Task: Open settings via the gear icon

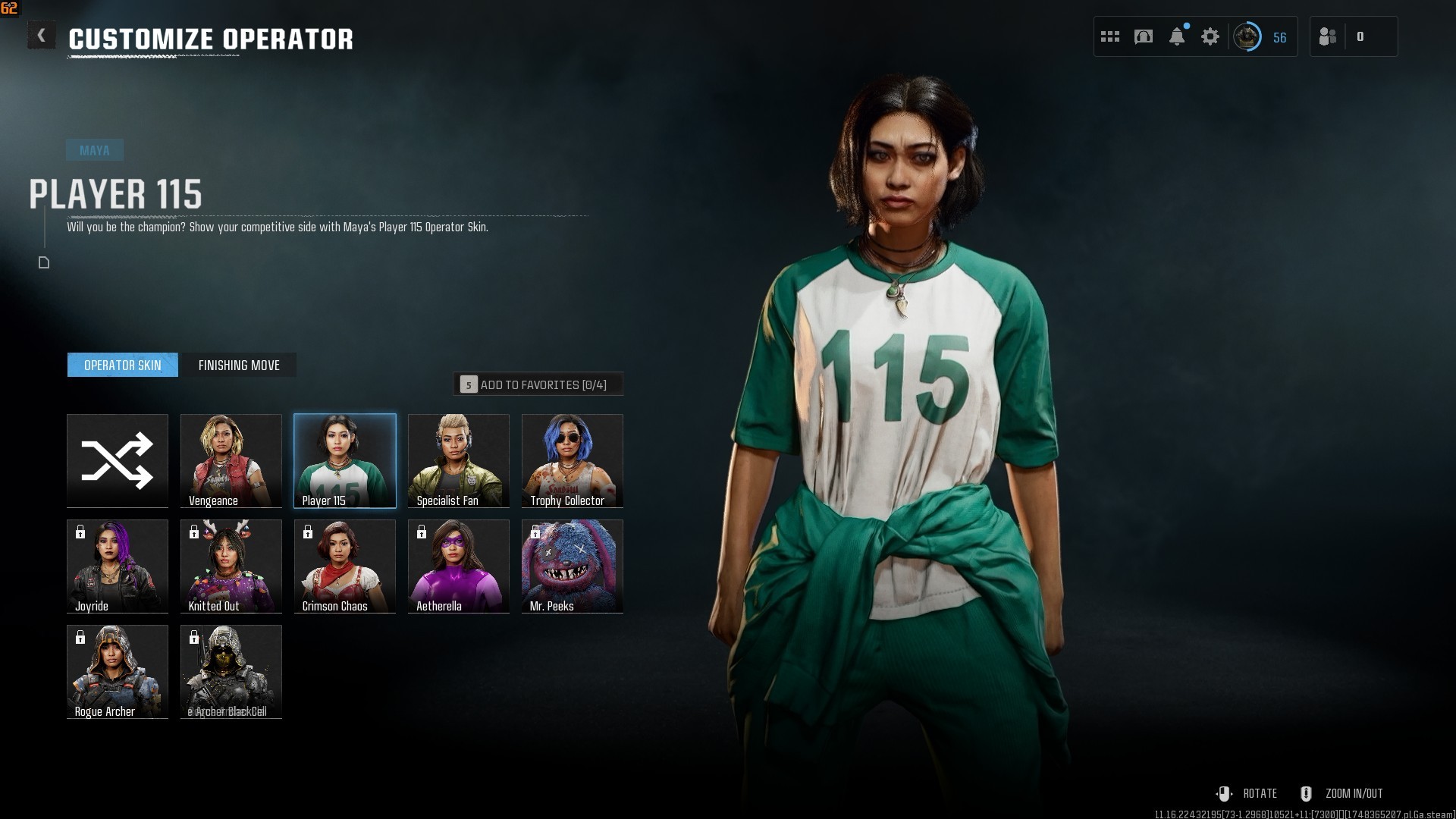Action: point(1210,36)
